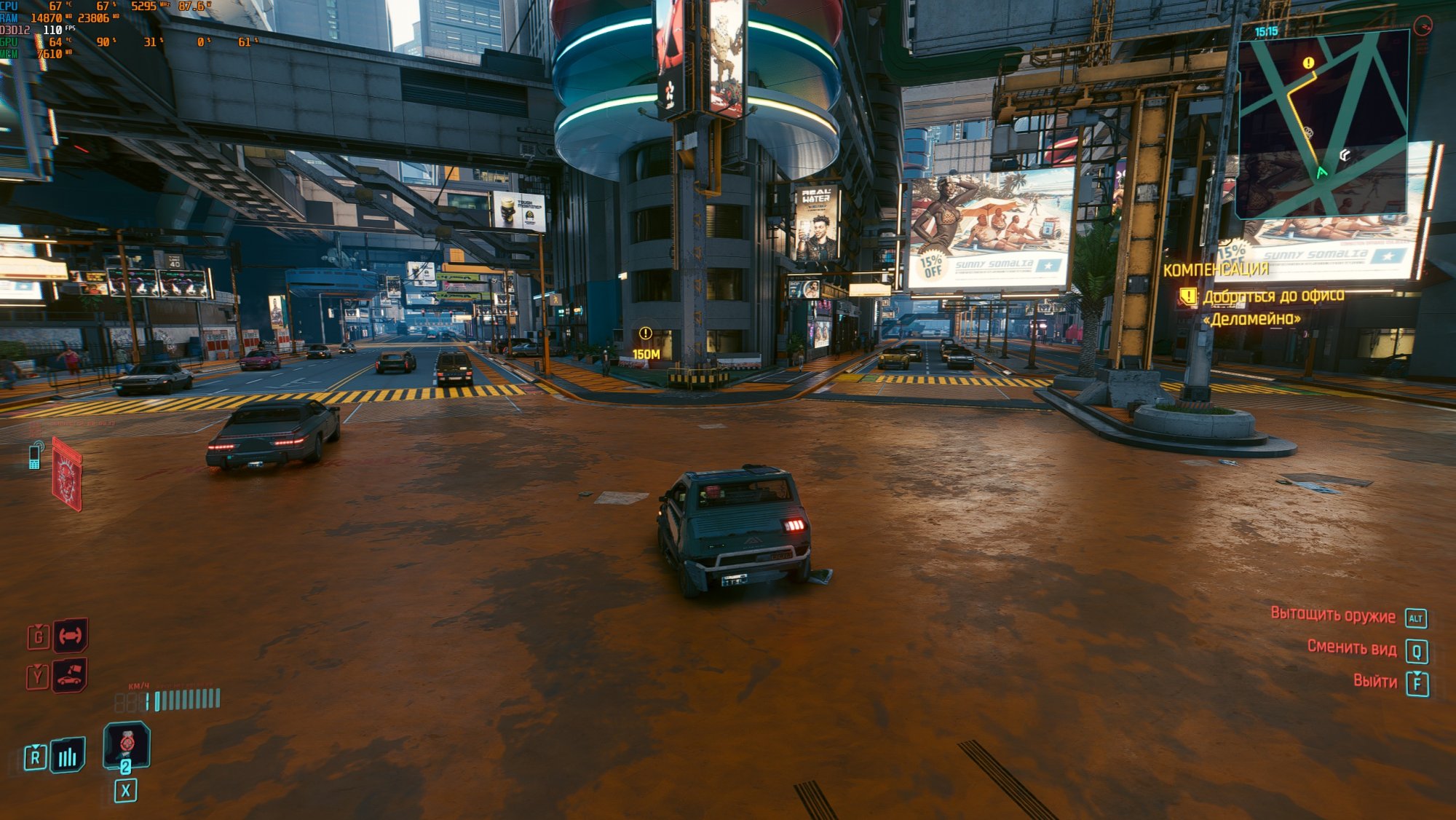
Task: Activate the steering wheel vehicle icon
Action: click(x=71, y=636)
